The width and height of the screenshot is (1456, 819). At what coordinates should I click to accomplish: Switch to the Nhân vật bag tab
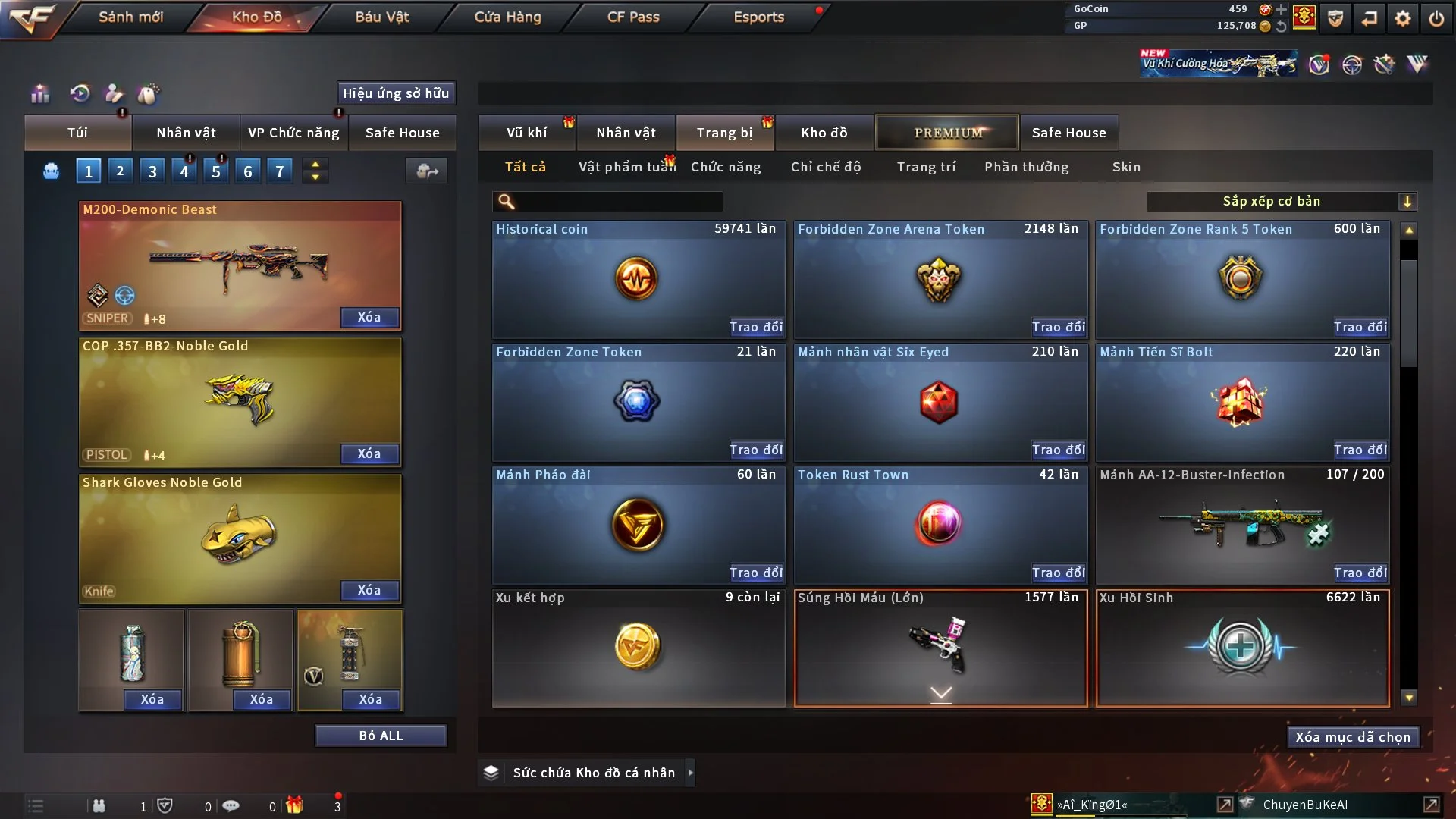(186, 133)
